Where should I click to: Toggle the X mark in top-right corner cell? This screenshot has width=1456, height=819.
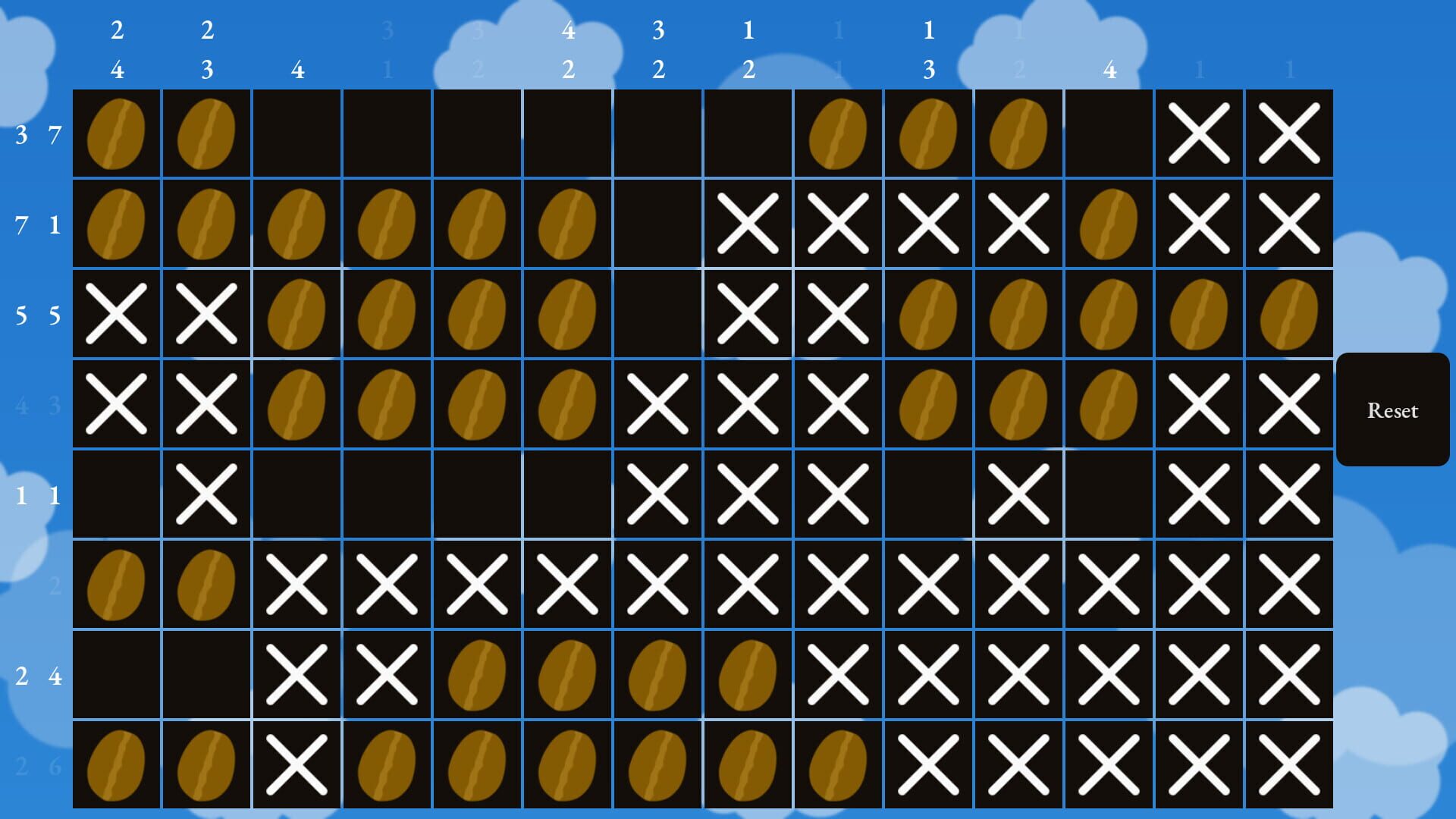1288,133
